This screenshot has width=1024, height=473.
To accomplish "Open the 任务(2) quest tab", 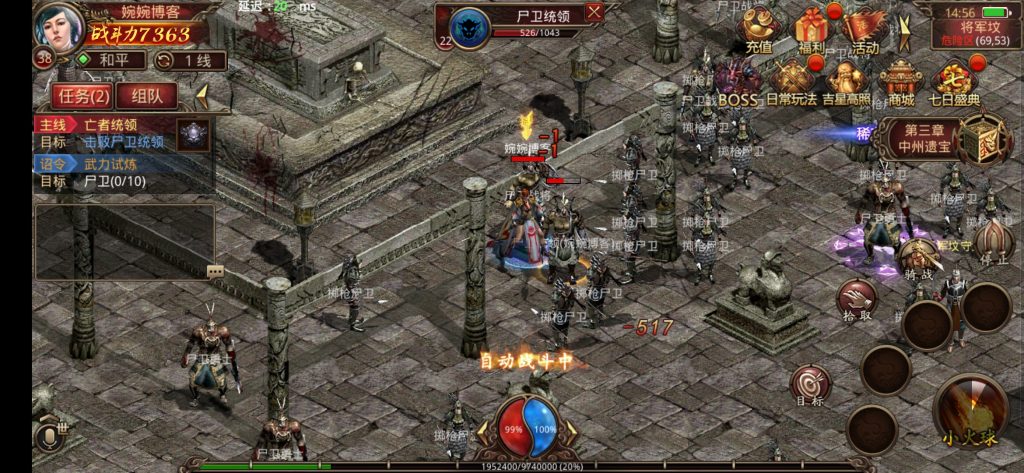I will [83, 96].
